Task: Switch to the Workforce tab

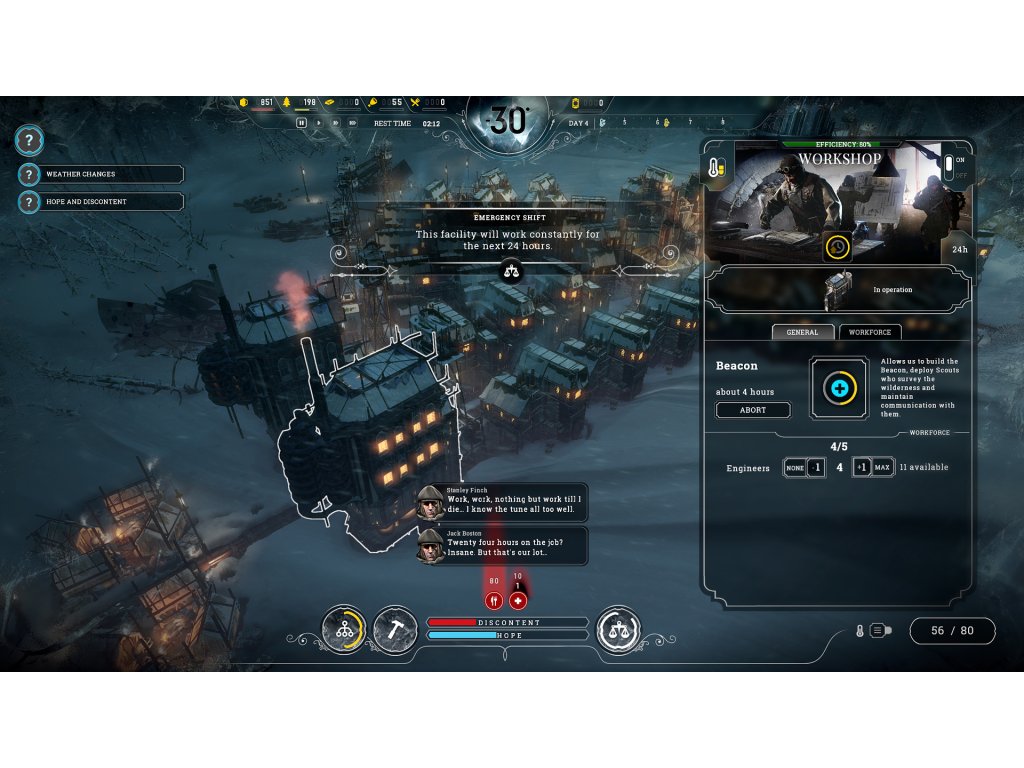Action: tap(869, 332)
